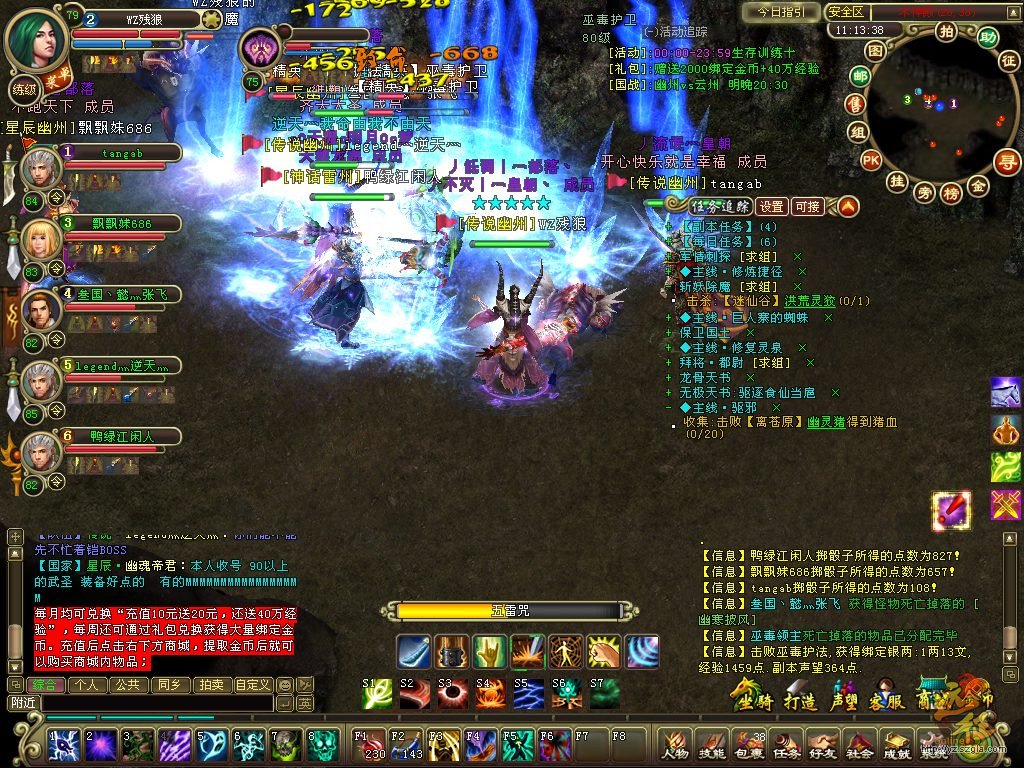This screenshot has height=768, width=1024.
Task: Click the PK mode button by the minimap
Action: 871,160
